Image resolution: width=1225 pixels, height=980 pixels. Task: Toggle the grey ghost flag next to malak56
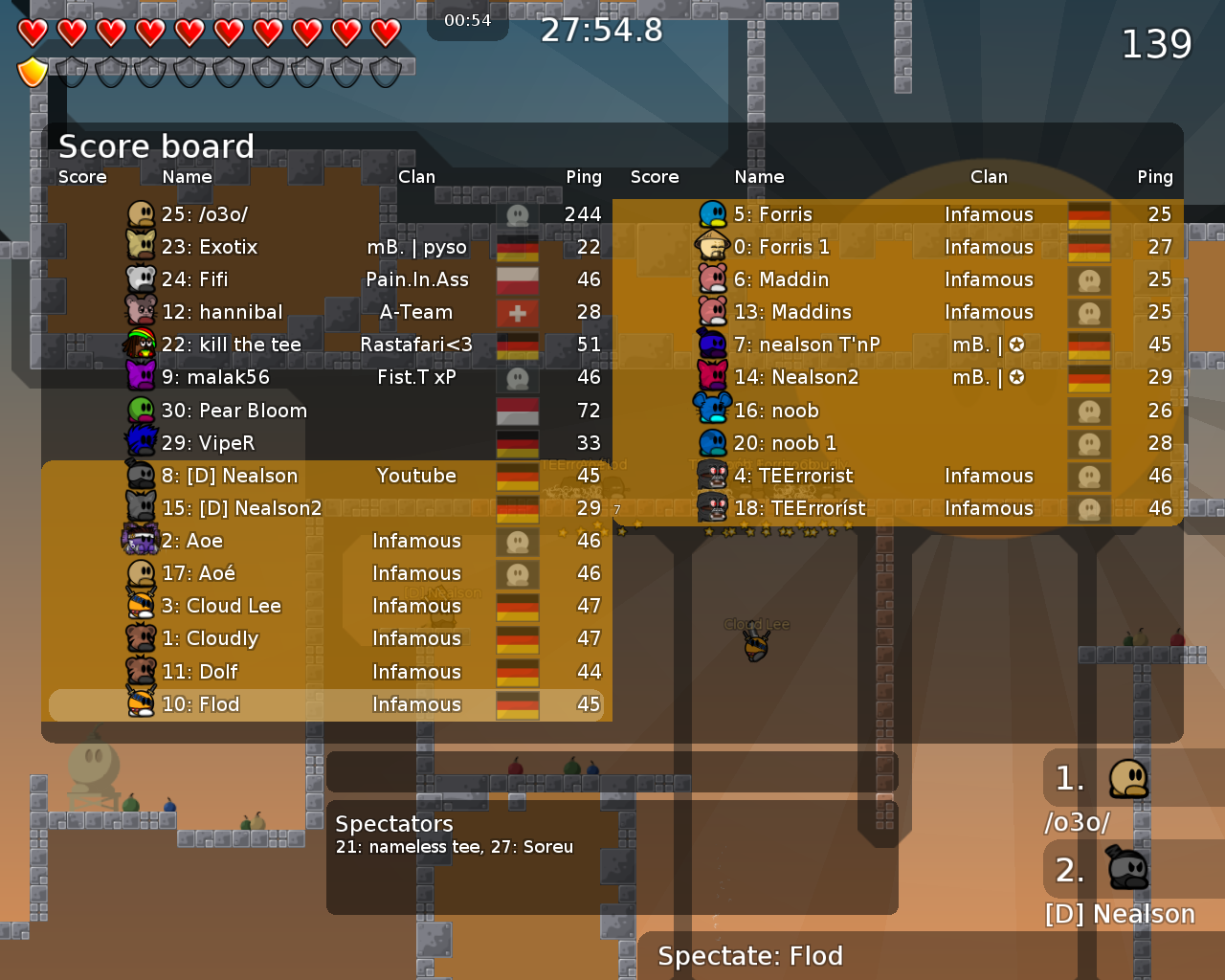[517, 377]
